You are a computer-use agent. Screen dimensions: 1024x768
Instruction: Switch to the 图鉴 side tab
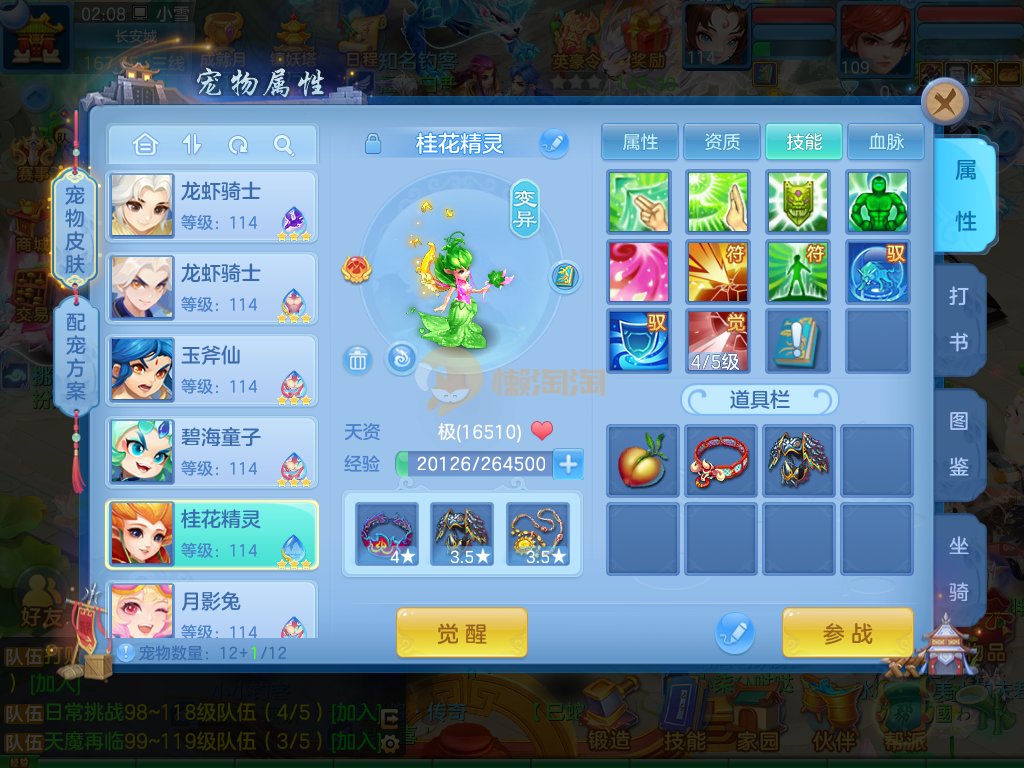(958, 444)
